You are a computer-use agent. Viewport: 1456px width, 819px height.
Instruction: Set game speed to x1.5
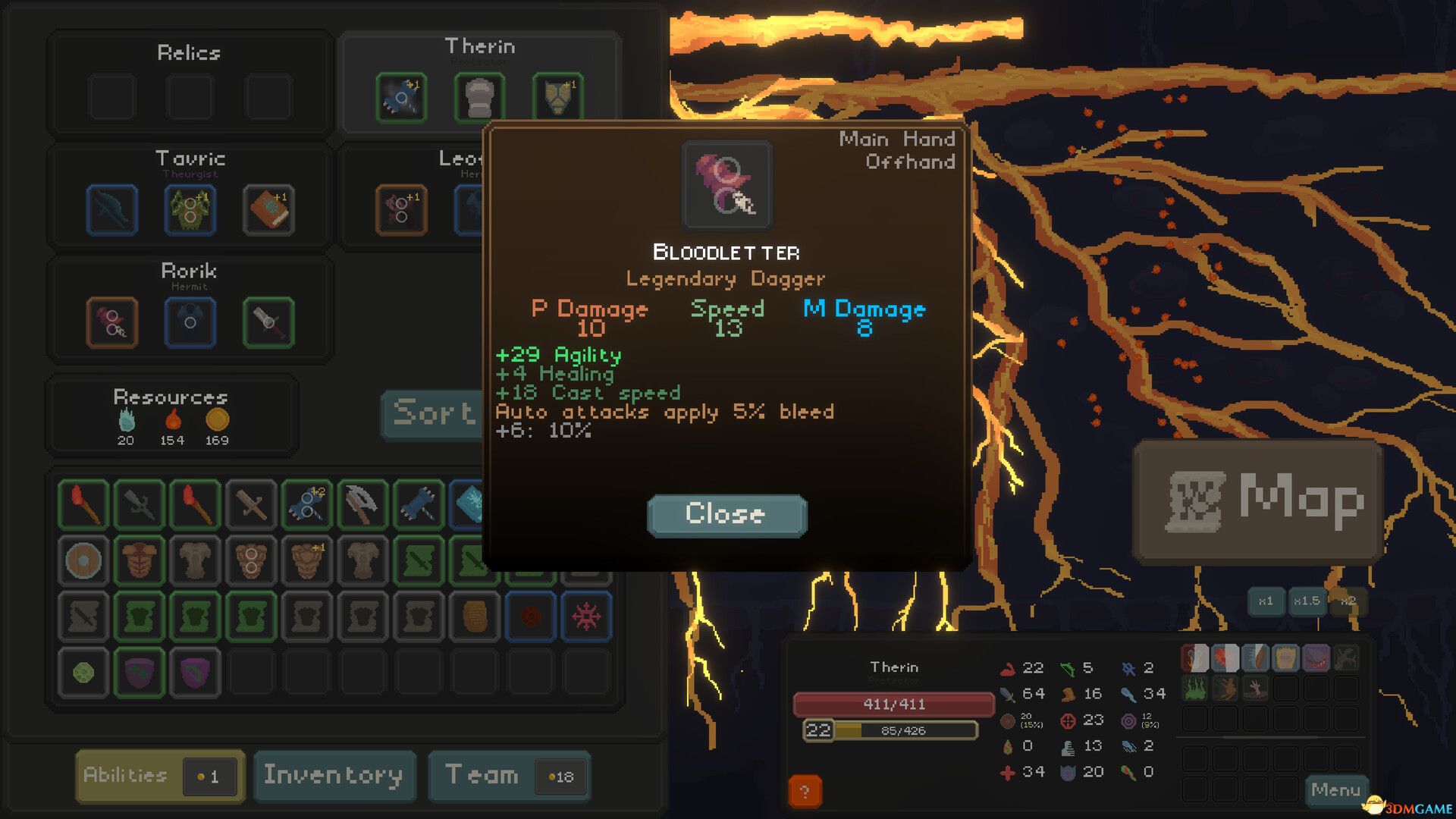pos(1306,601)
